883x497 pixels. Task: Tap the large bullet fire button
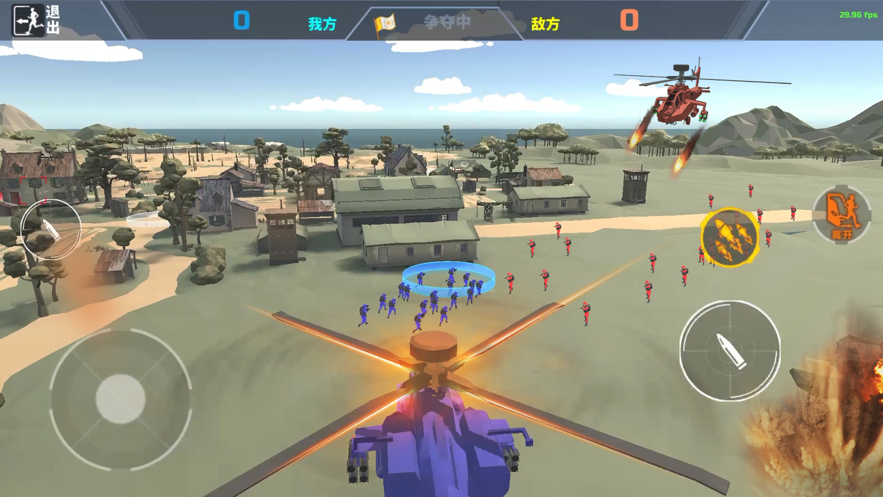pyautogui.click(x=729, y=350)
